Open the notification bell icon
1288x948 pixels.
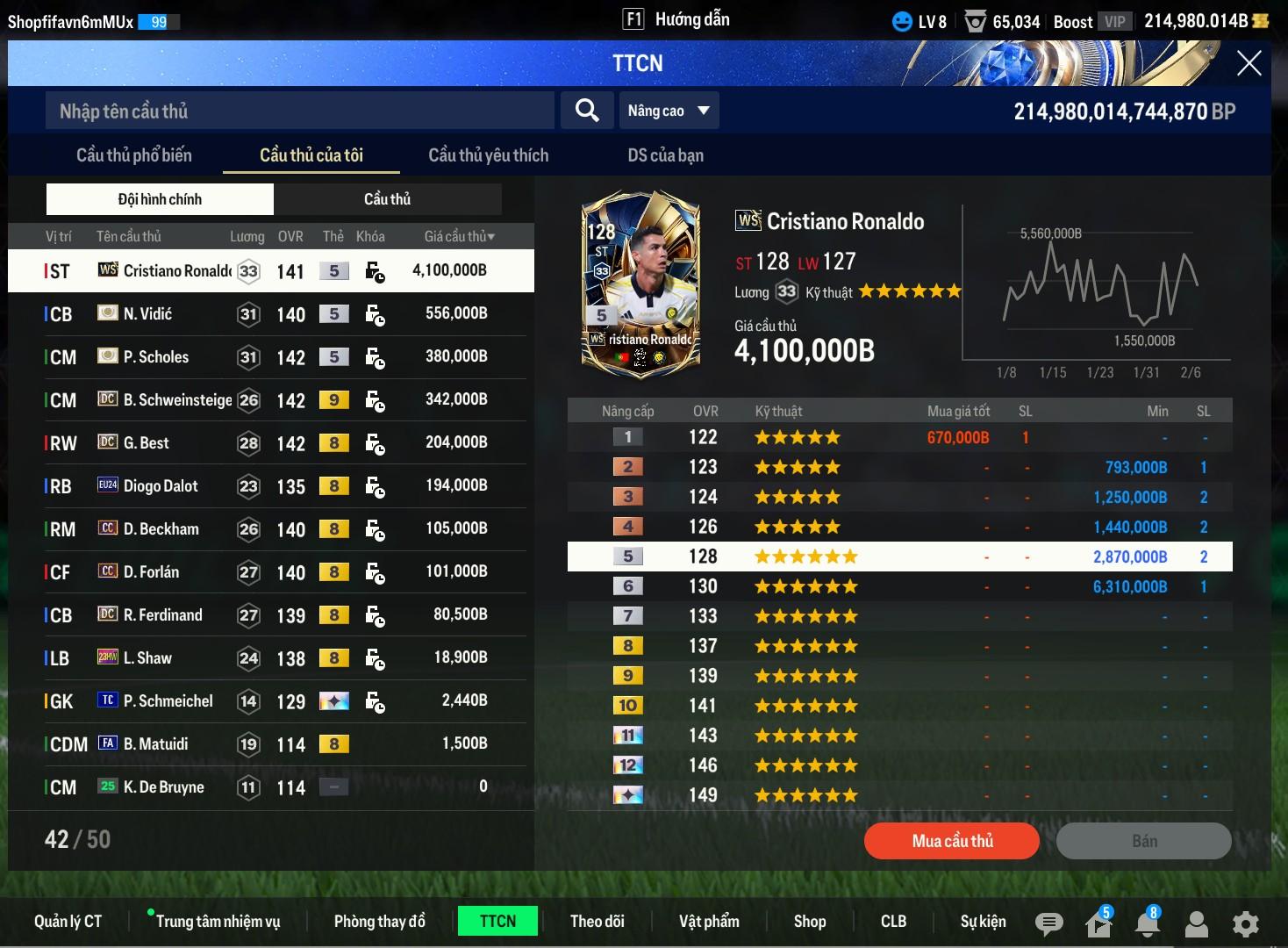pyautogui.click(x=1147, y=923)
